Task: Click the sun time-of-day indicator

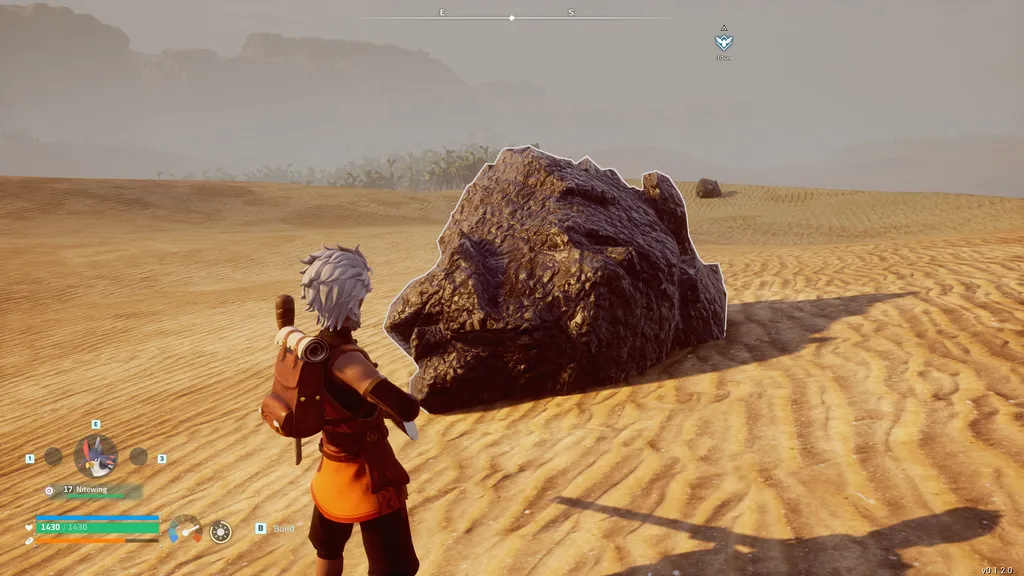Action: click(x=220, y=531)
